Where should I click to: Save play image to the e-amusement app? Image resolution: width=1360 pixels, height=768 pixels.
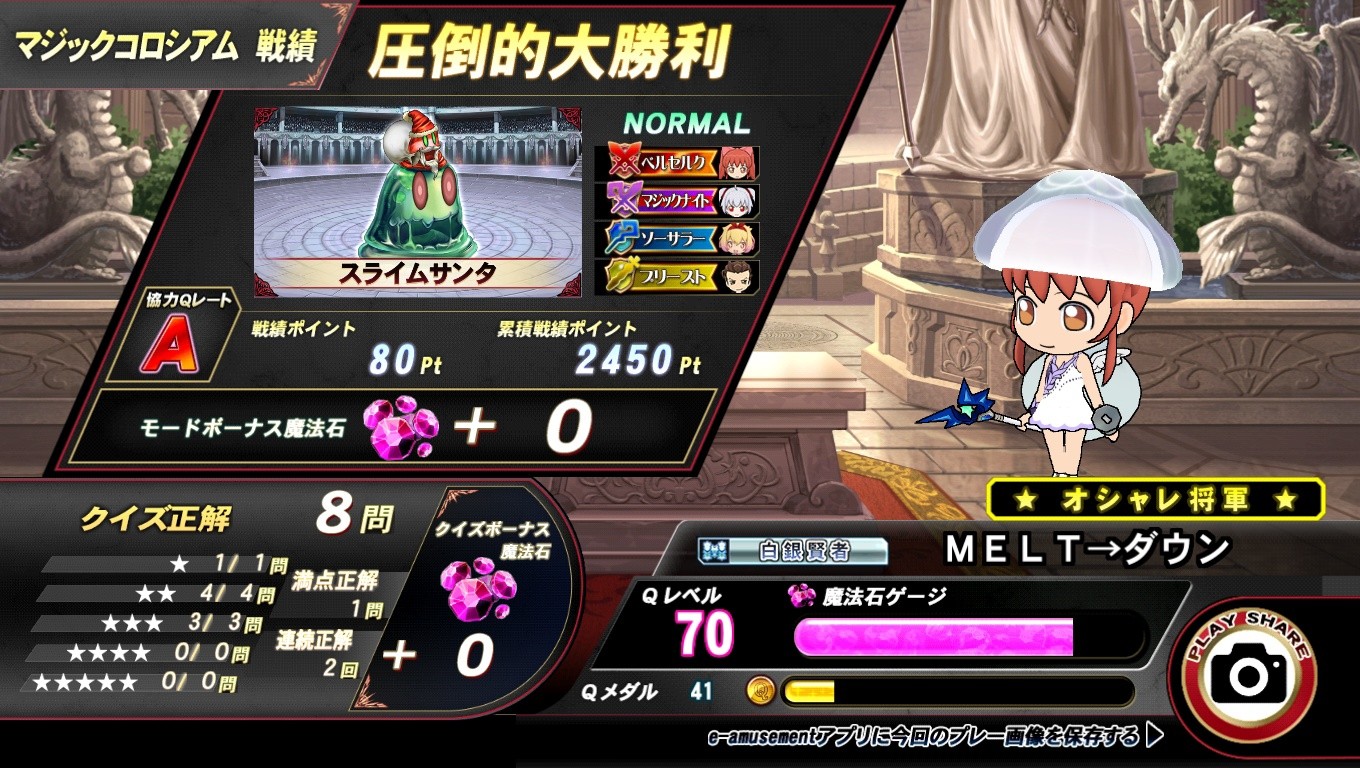click(x=934, y=738)
